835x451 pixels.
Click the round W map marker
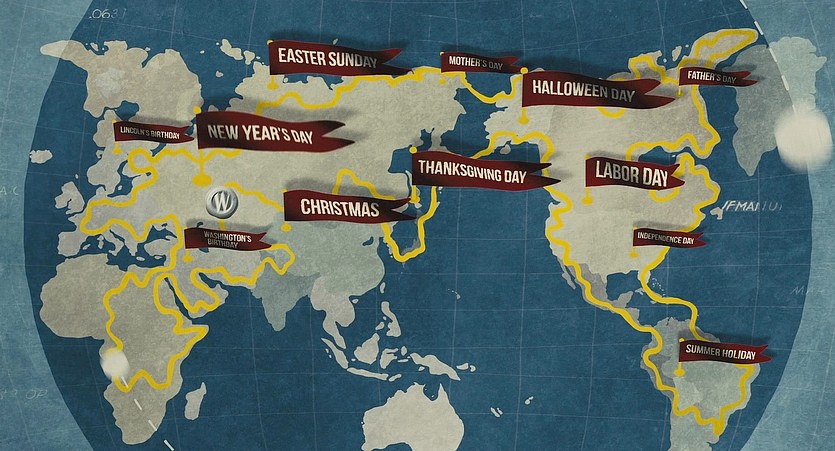click(221, 201)
